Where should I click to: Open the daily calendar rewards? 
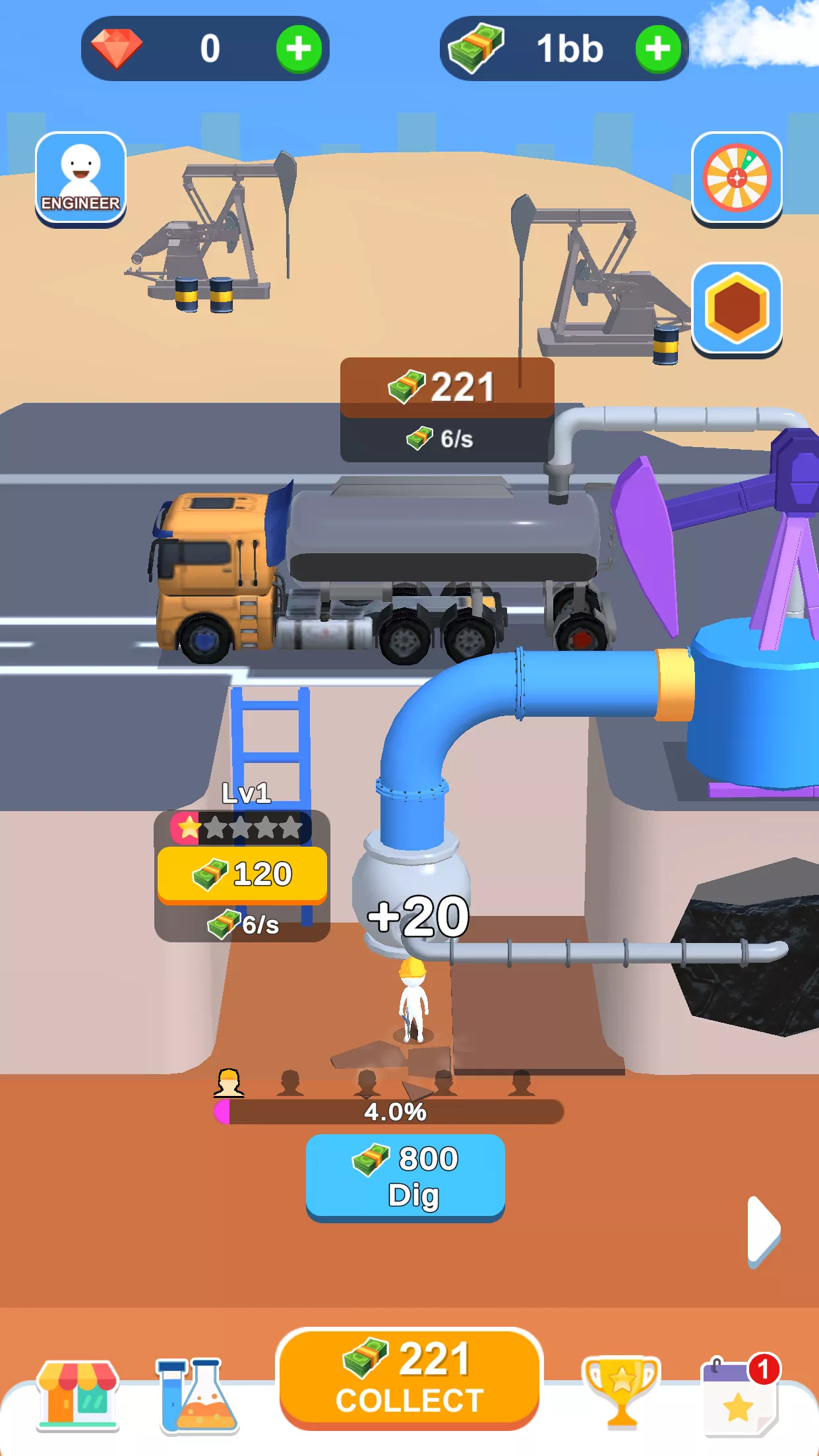(740, 1394)
